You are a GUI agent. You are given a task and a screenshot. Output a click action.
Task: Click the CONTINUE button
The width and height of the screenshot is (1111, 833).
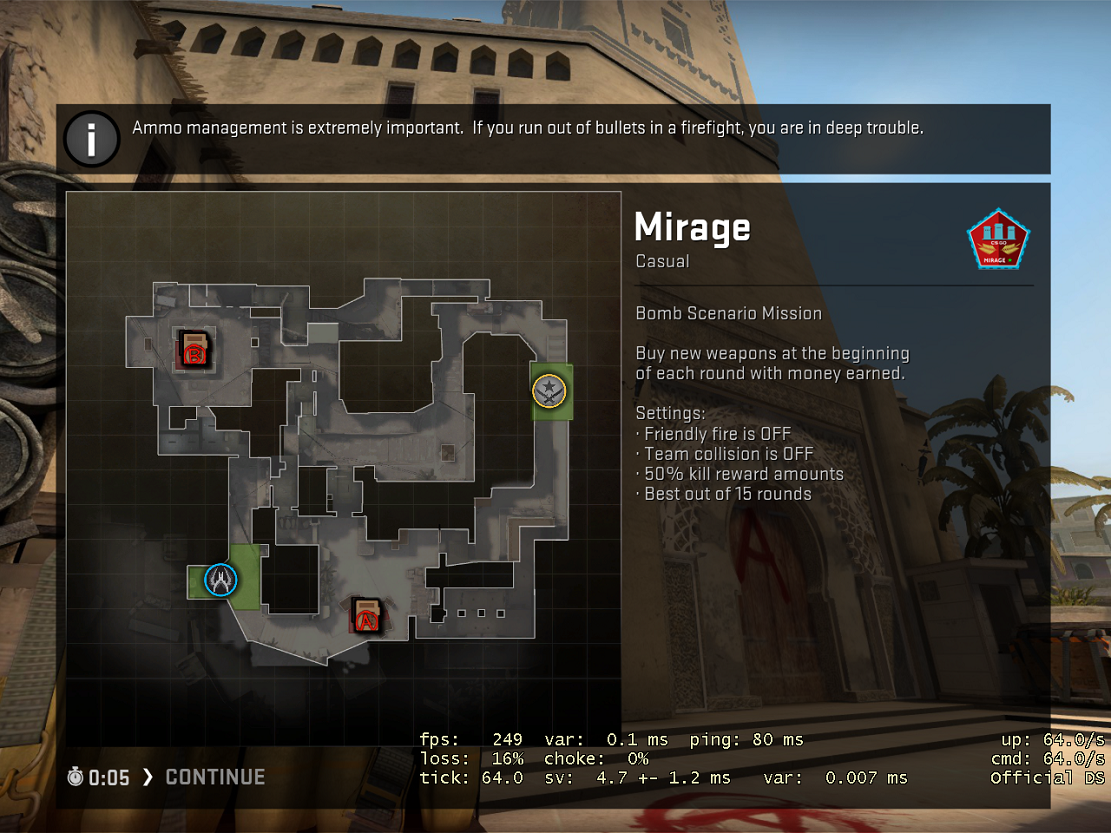[x=215, y=777]
